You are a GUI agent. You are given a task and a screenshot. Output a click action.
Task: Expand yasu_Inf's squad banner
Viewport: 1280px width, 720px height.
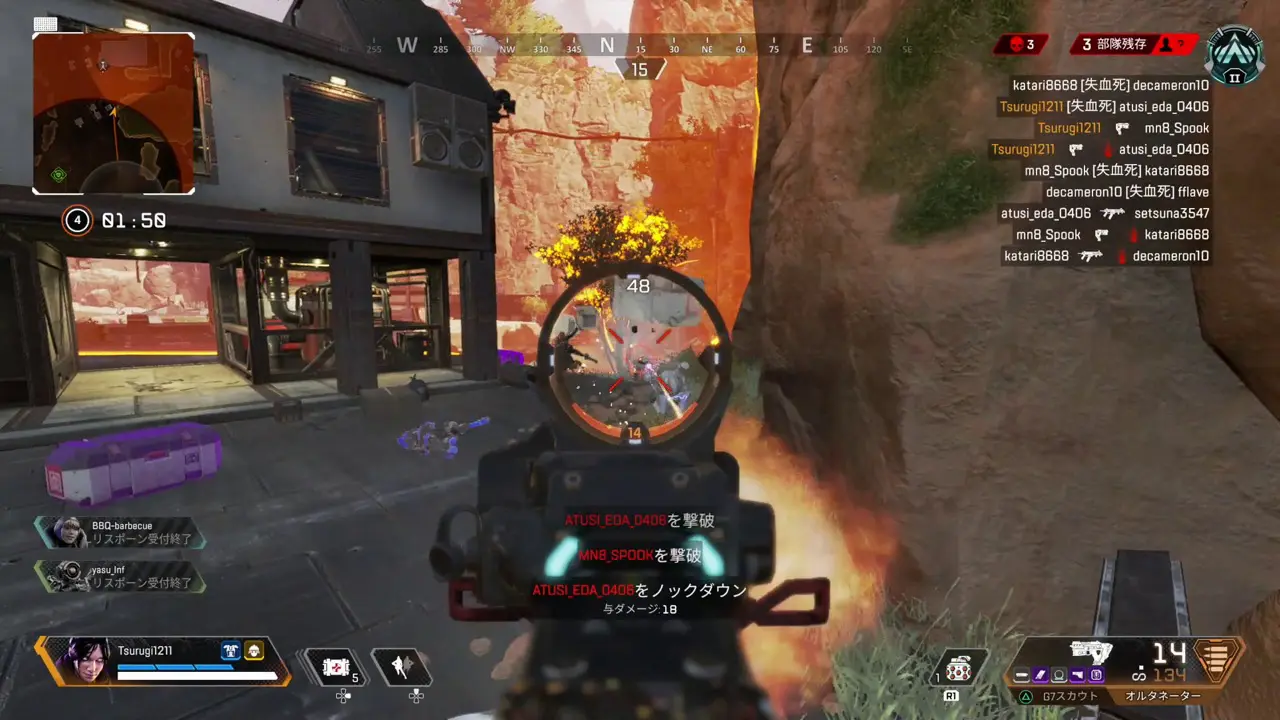[x=120, y=578]
